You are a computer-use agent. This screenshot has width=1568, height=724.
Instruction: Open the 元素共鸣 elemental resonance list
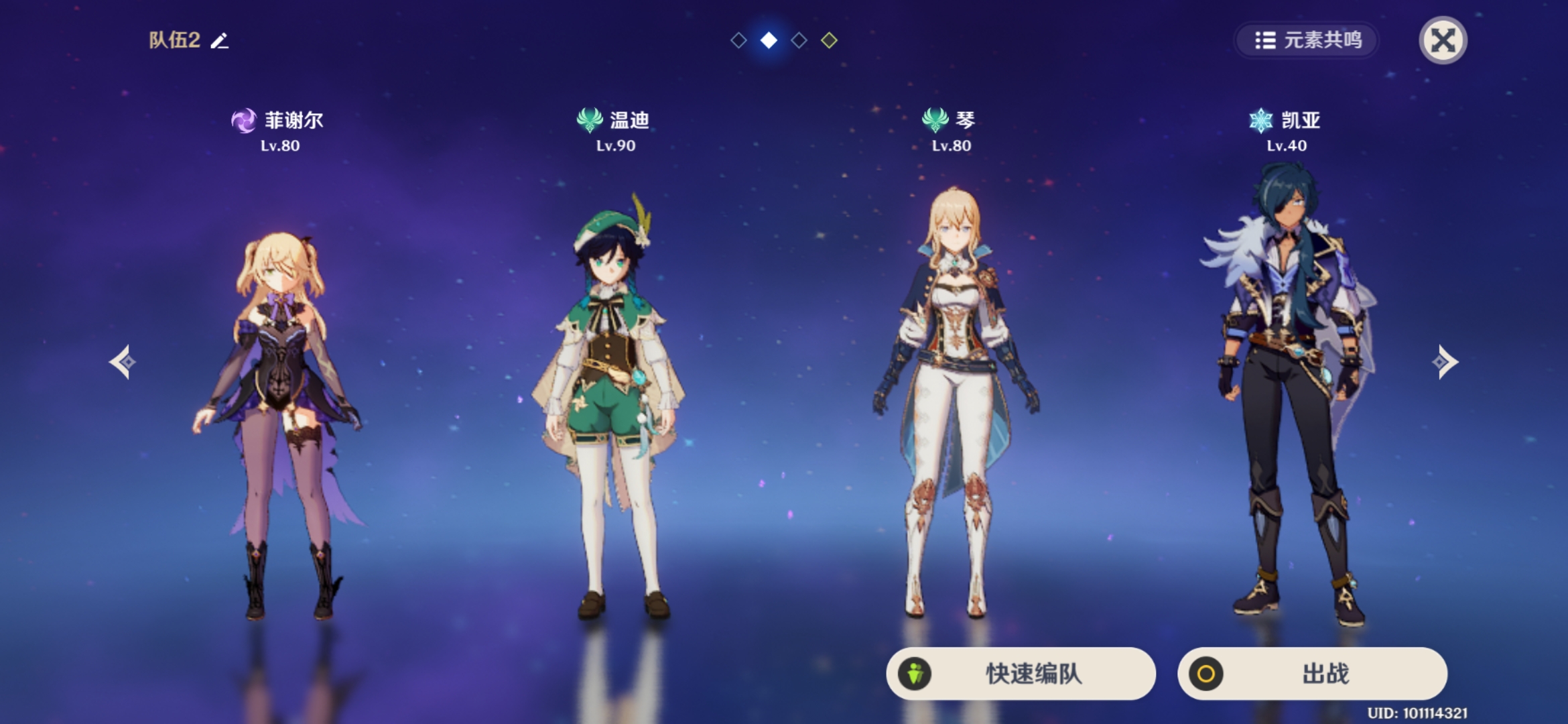1307,40
